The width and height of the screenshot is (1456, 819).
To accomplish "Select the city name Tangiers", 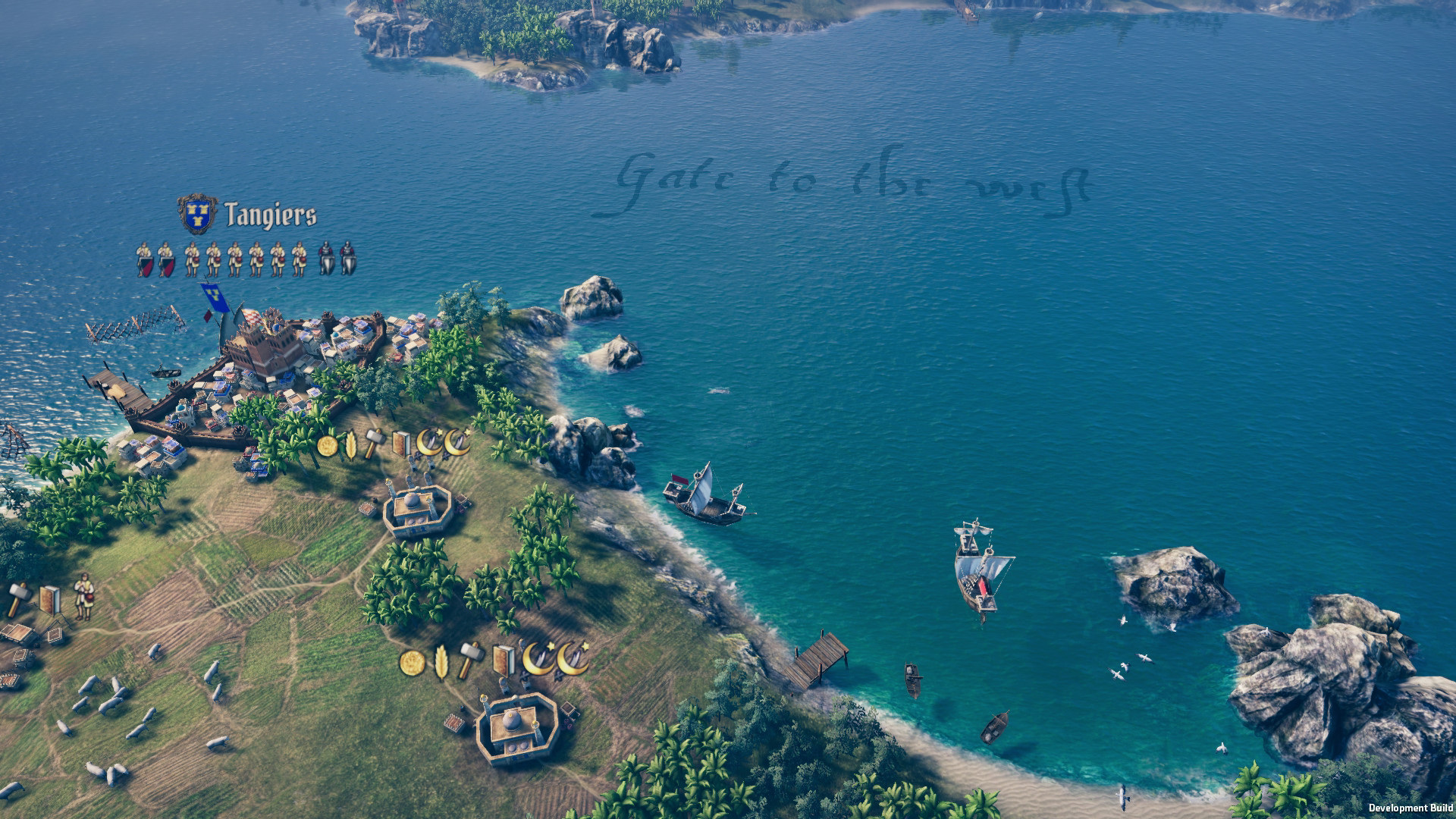I will [269, 215].
